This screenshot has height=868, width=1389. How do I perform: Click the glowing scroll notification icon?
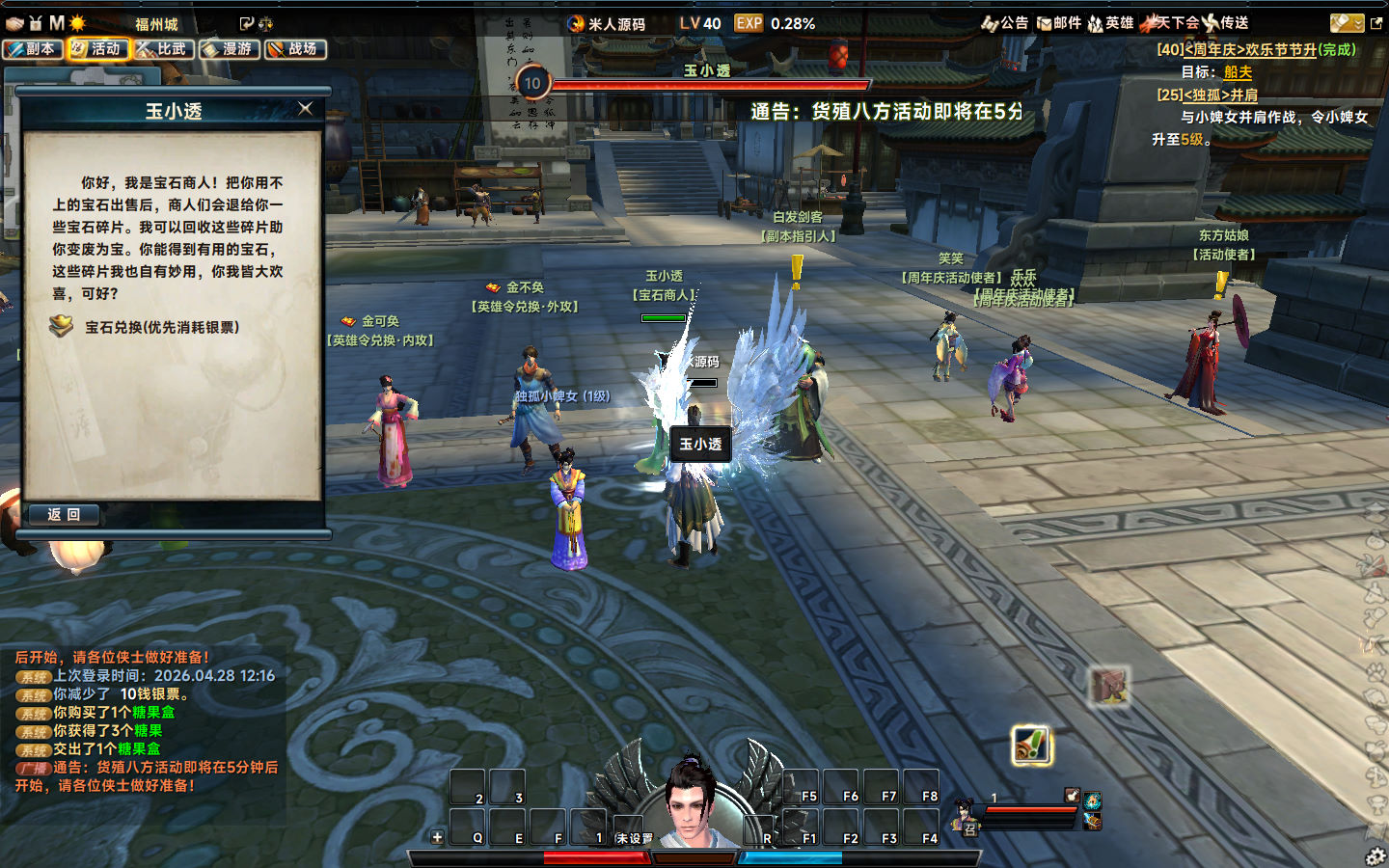1031,746
